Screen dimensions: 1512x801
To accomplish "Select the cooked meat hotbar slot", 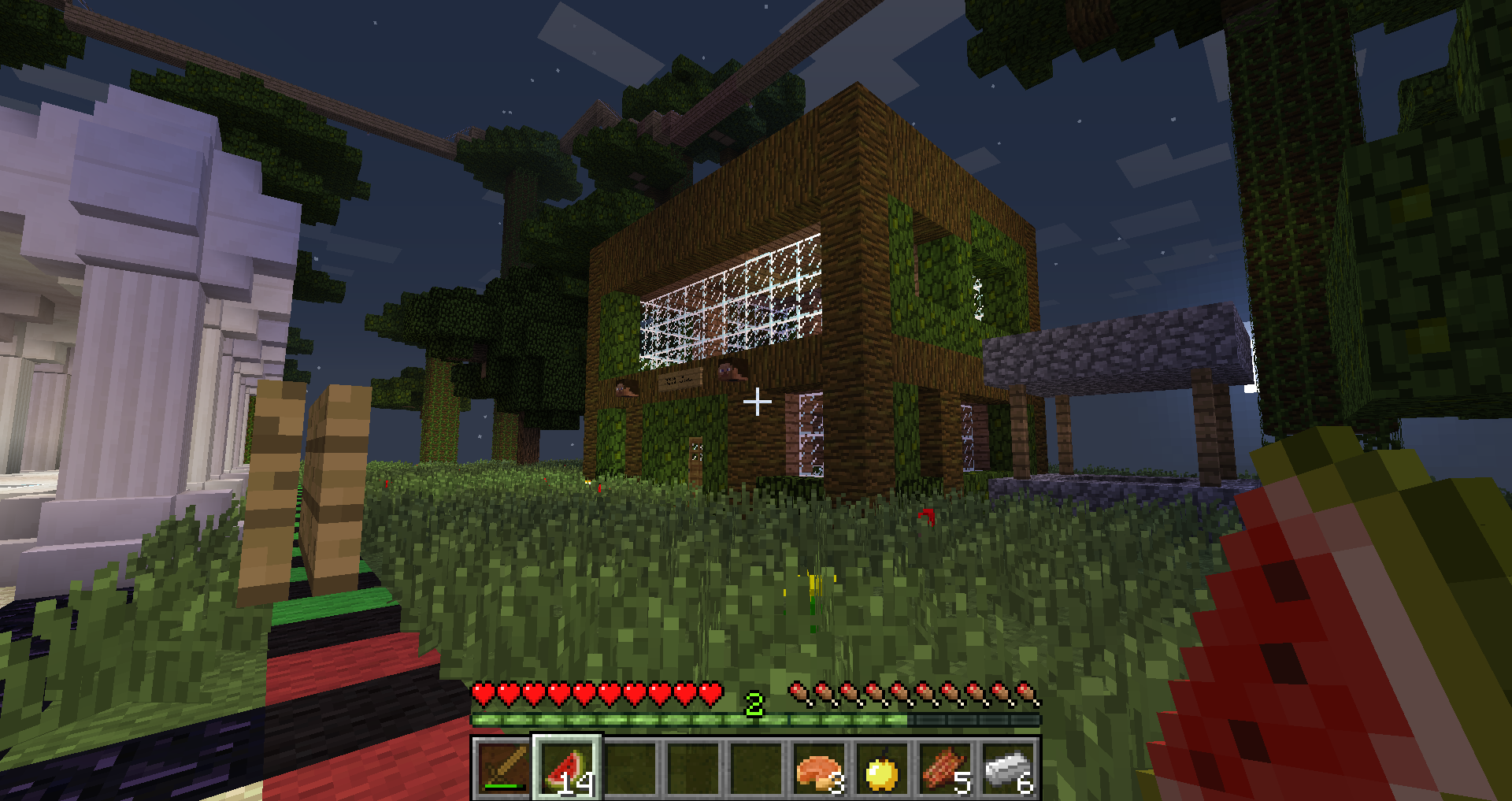I will pyautogui.click(x=945, y=769).
